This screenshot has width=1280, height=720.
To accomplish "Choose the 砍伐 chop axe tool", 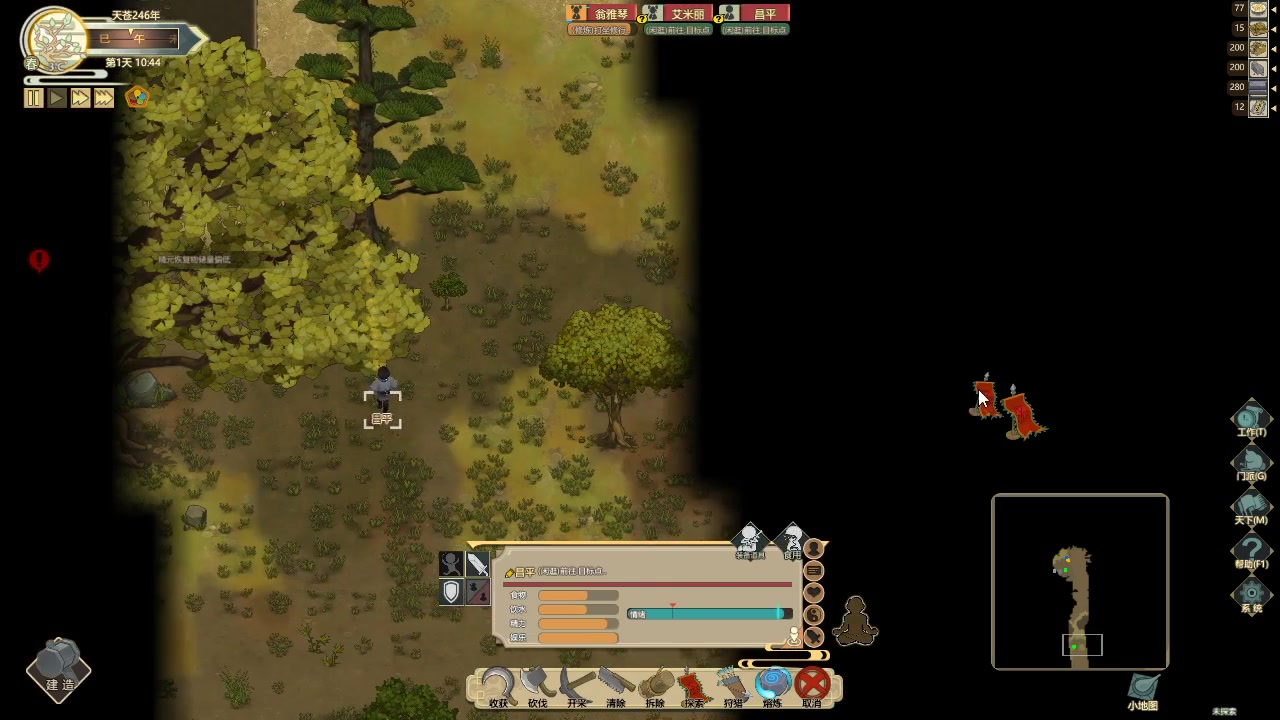I will (537, 686).
